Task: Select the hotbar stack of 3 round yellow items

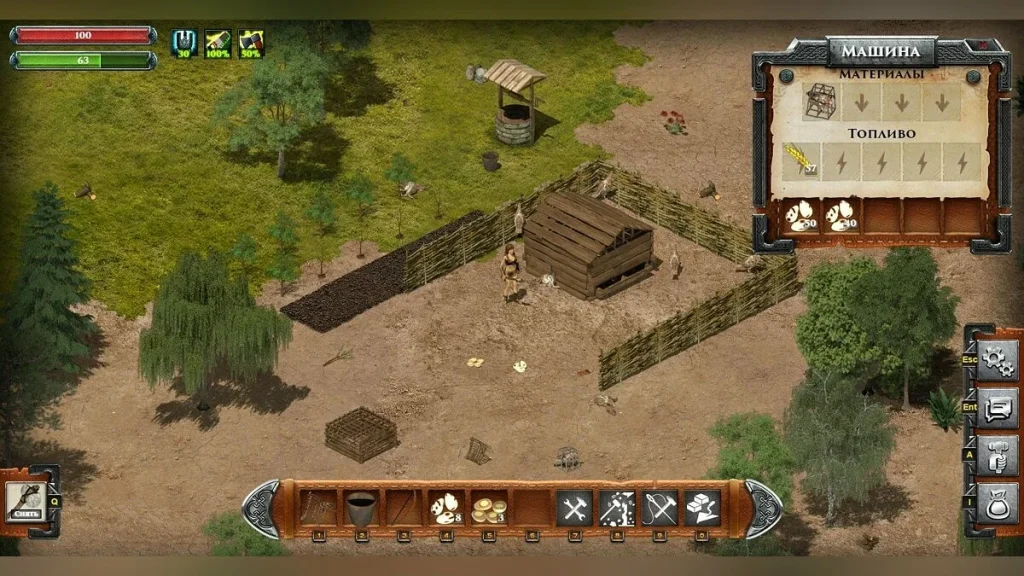Action: click(488, 508)
